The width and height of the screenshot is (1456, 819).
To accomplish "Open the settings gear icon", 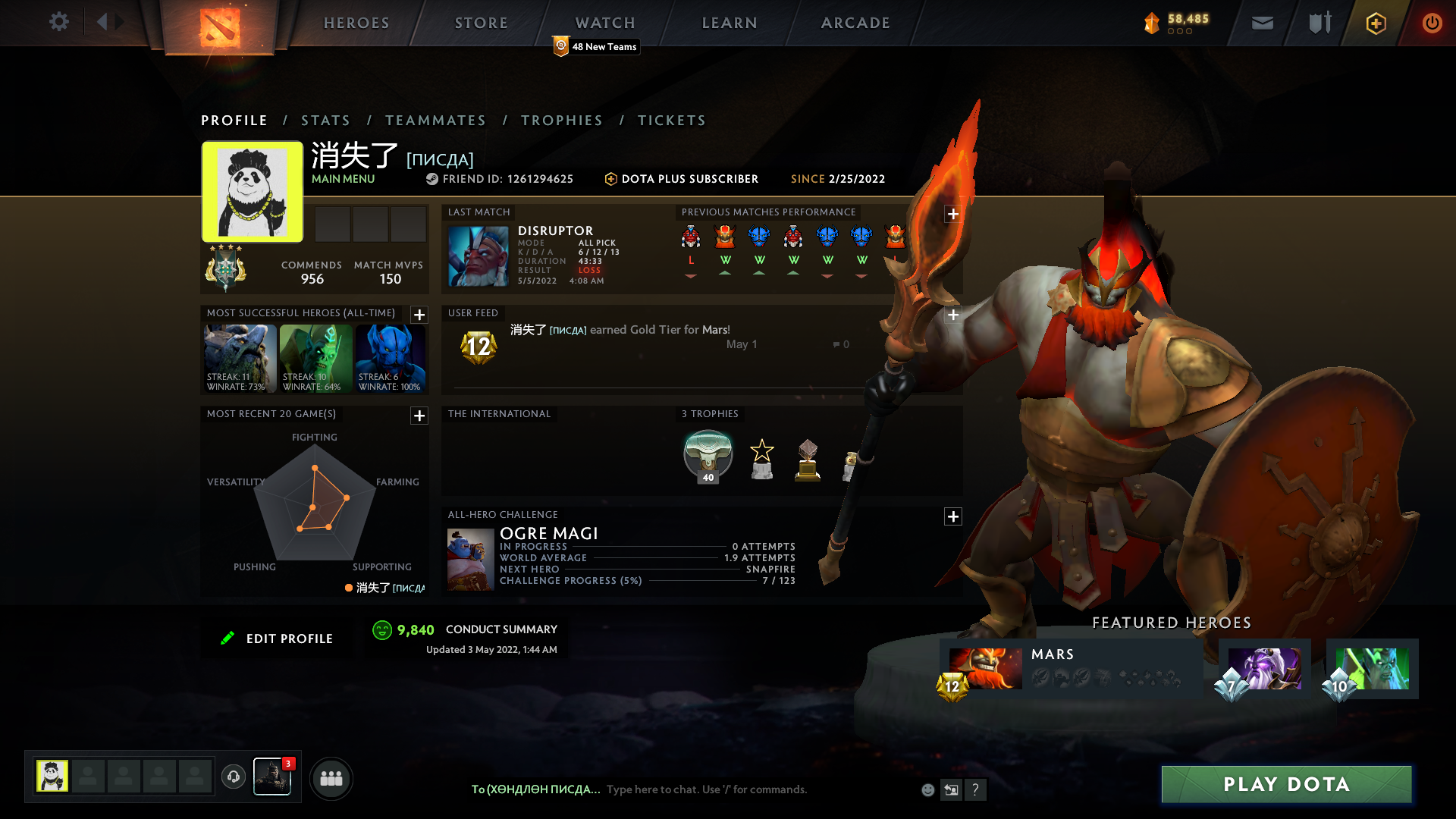I will pos(59,22).
